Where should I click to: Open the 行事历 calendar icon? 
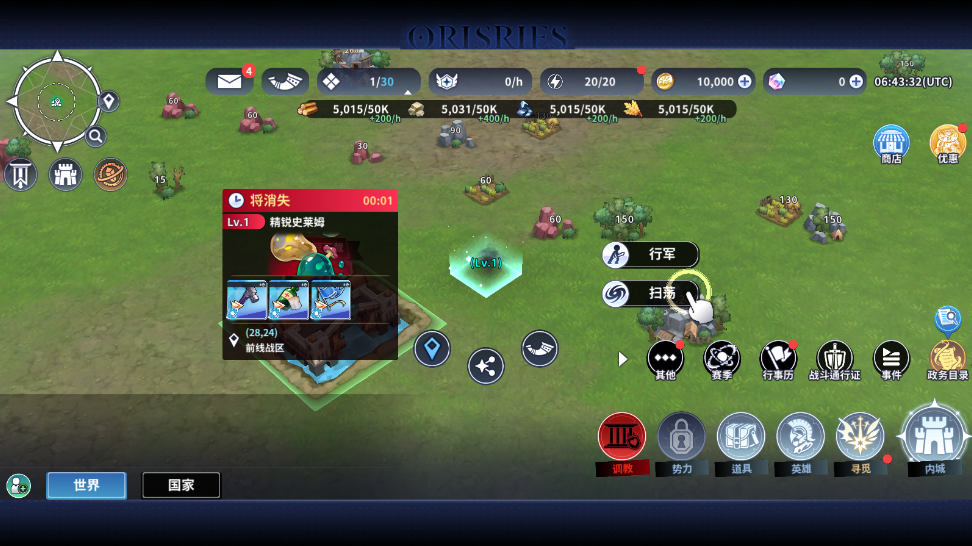coord(778,357)
